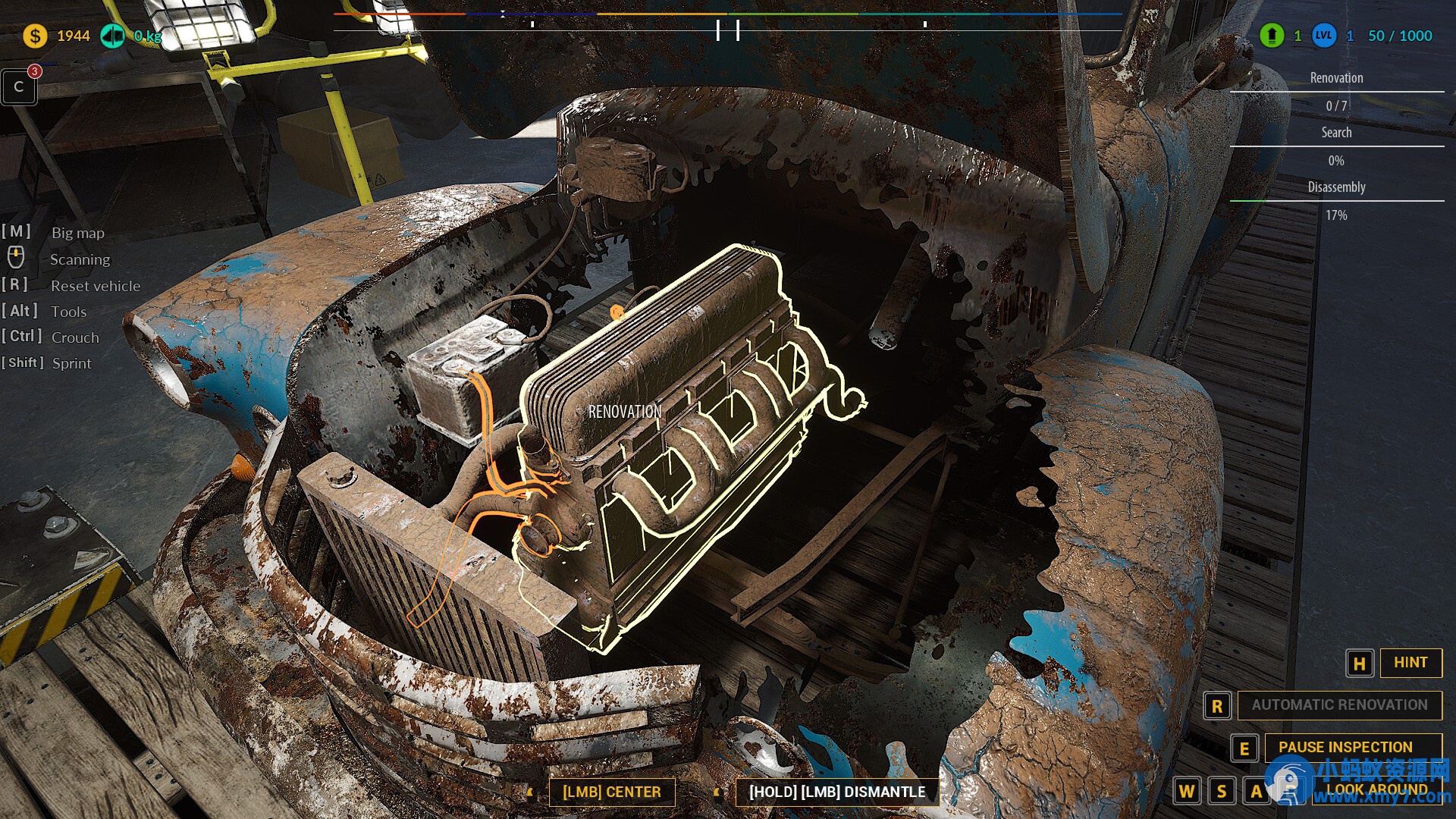Activate AUTOMATIC RENOVATION
The image size is (1456, 819).
tap(1339, 705)
